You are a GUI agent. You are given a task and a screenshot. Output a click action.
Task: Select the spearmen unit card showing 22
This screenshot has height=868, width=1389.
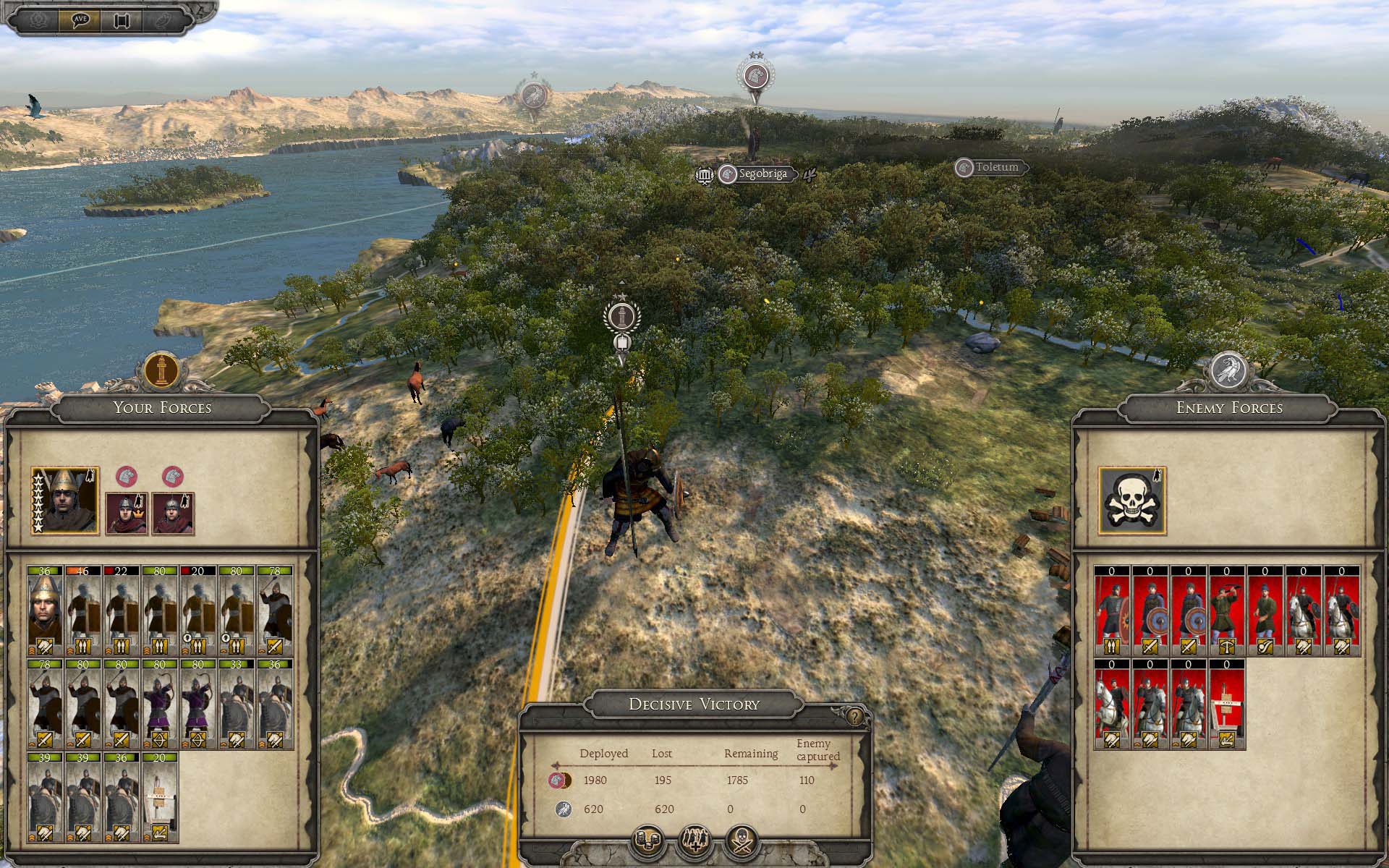122,611
